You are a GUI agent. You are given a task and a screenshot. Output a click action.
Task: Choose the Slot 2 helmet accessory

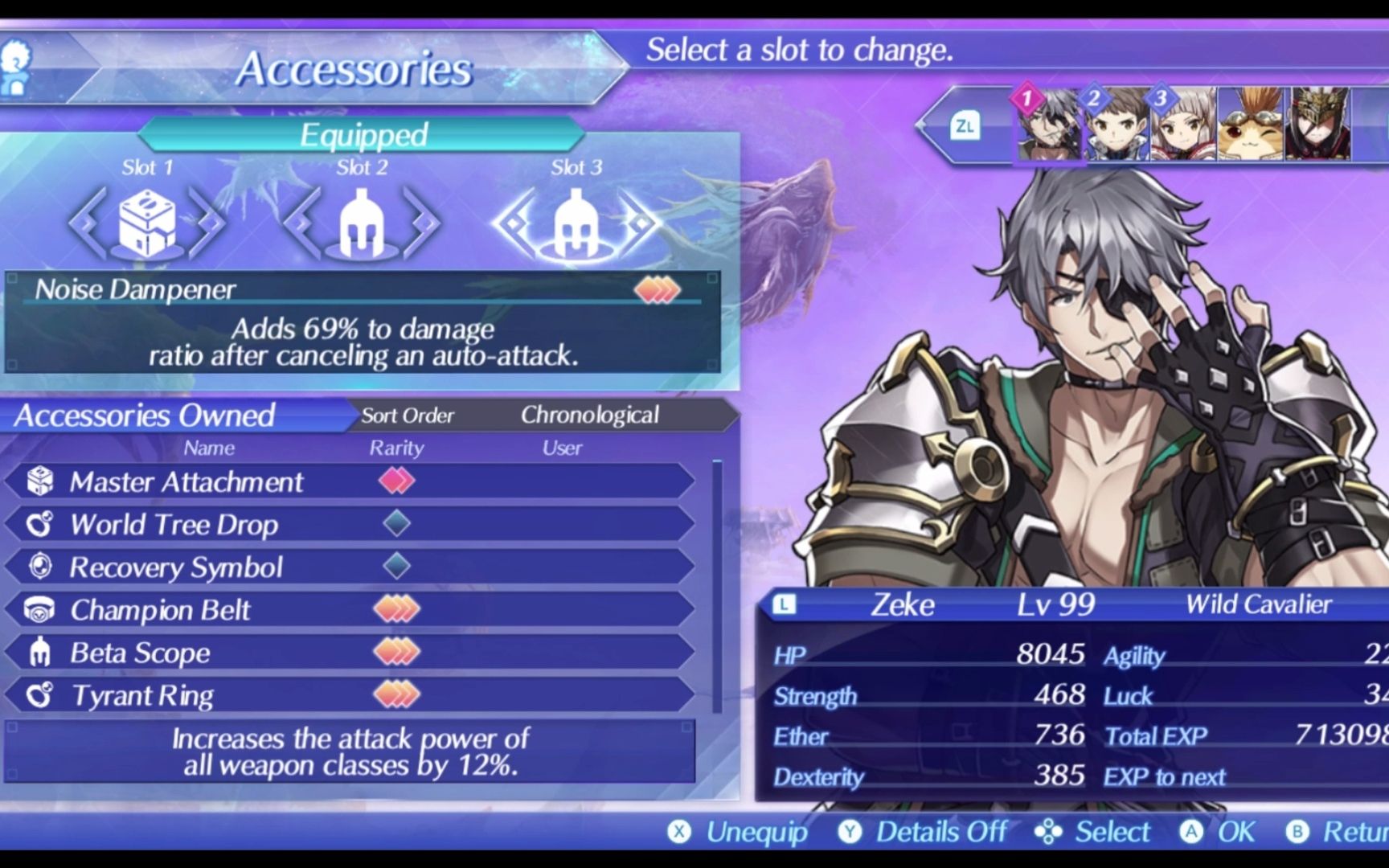tap(362, 223)
